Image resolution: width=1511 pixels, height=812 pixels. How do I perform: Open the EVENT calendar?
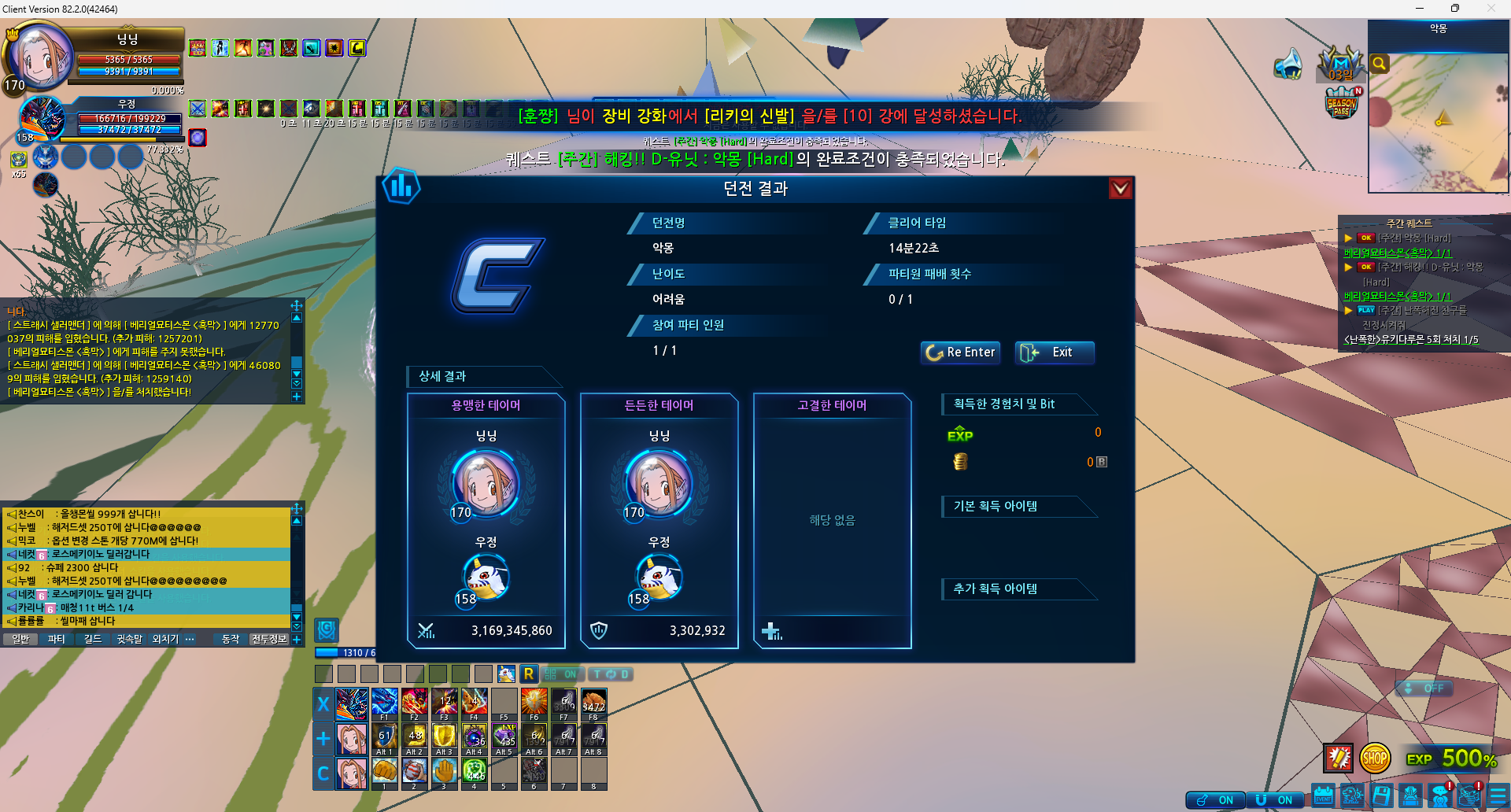(x=1323, y=796)
